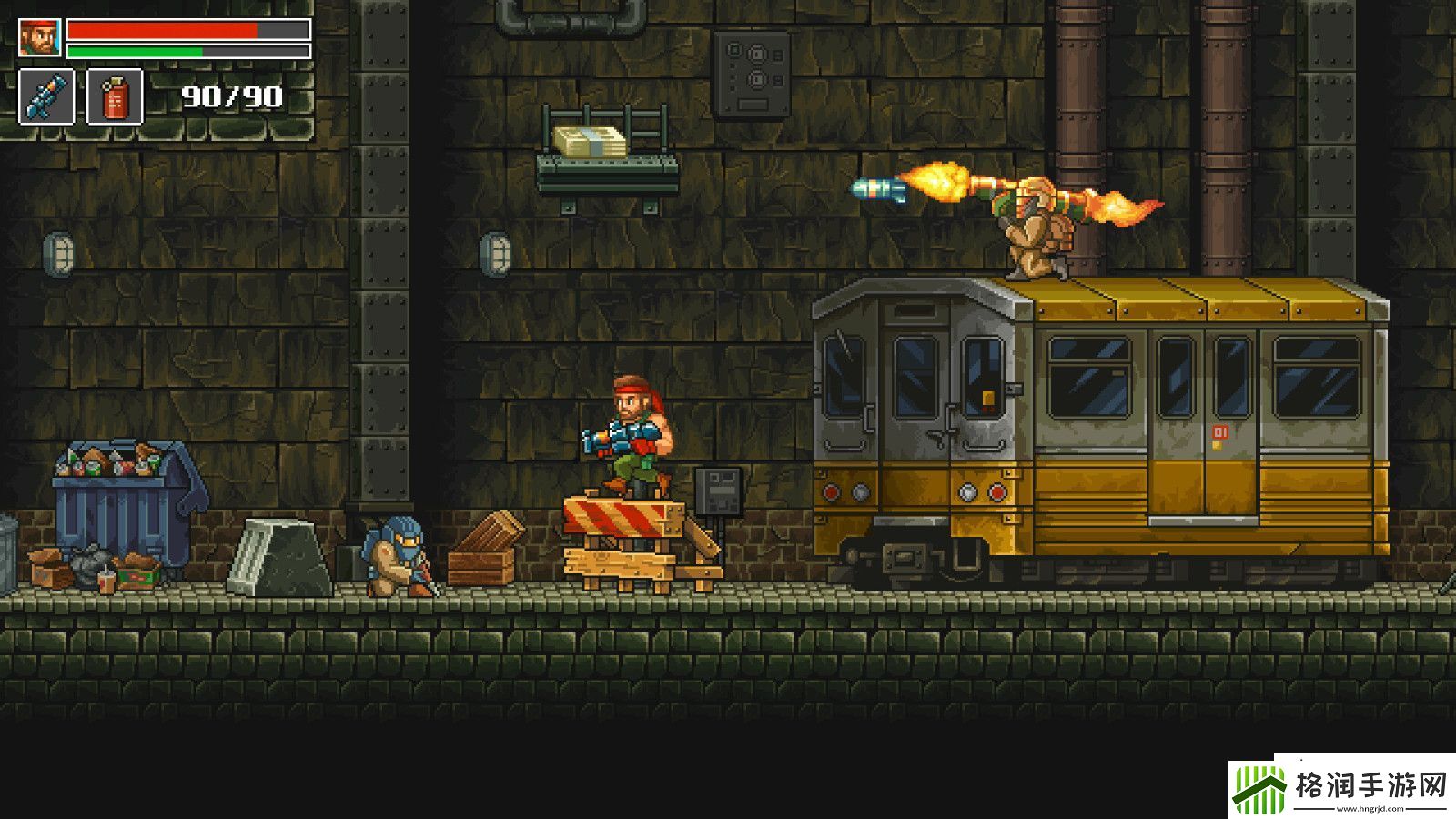The width and height of the screenshot is (1456, 819).
Task: Click the bearded hero portrait
Action: [x=40, y=38]
